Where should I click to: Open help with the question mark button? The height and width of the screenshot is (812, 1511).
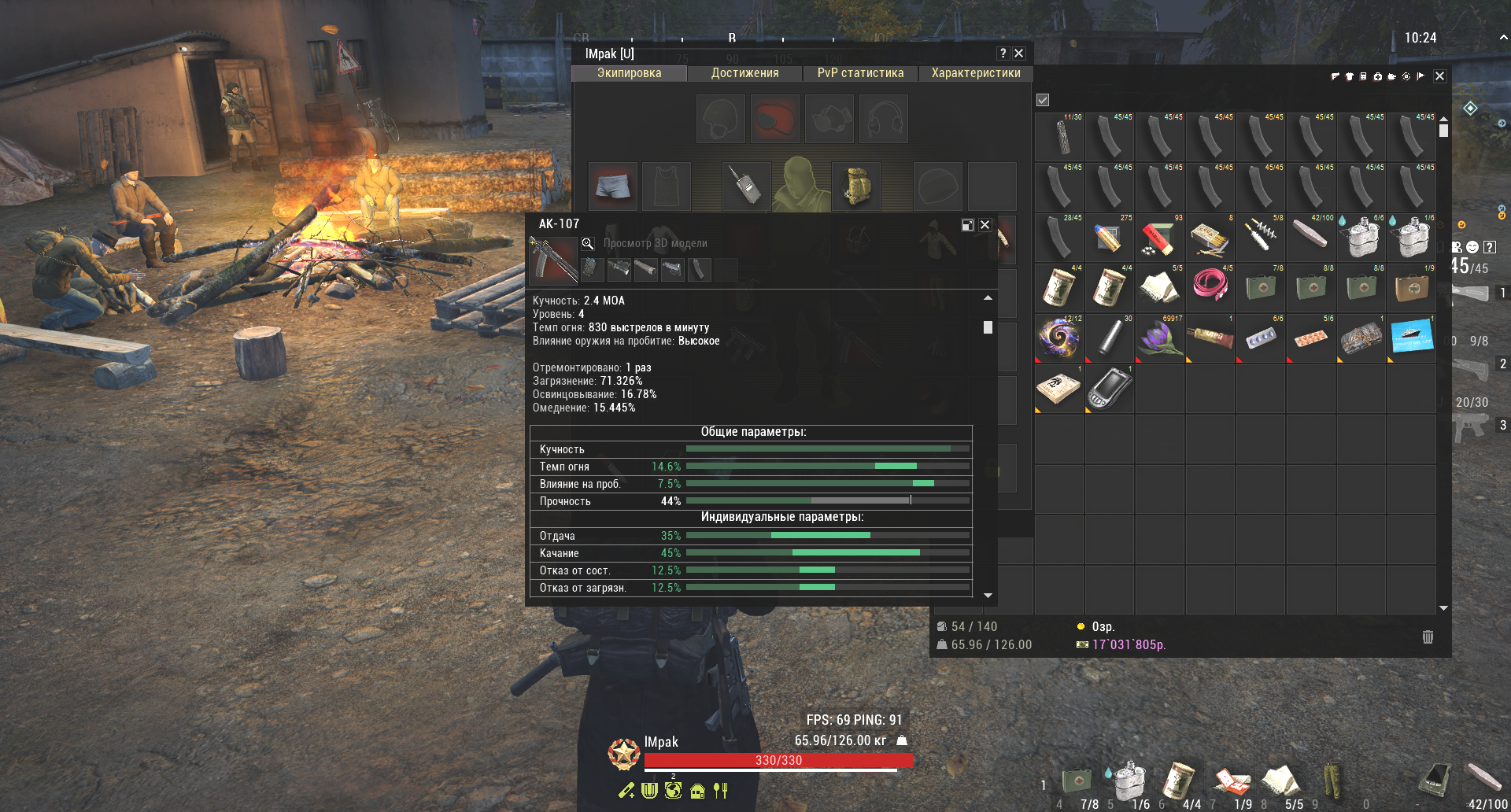click(x=1003, y=54)
